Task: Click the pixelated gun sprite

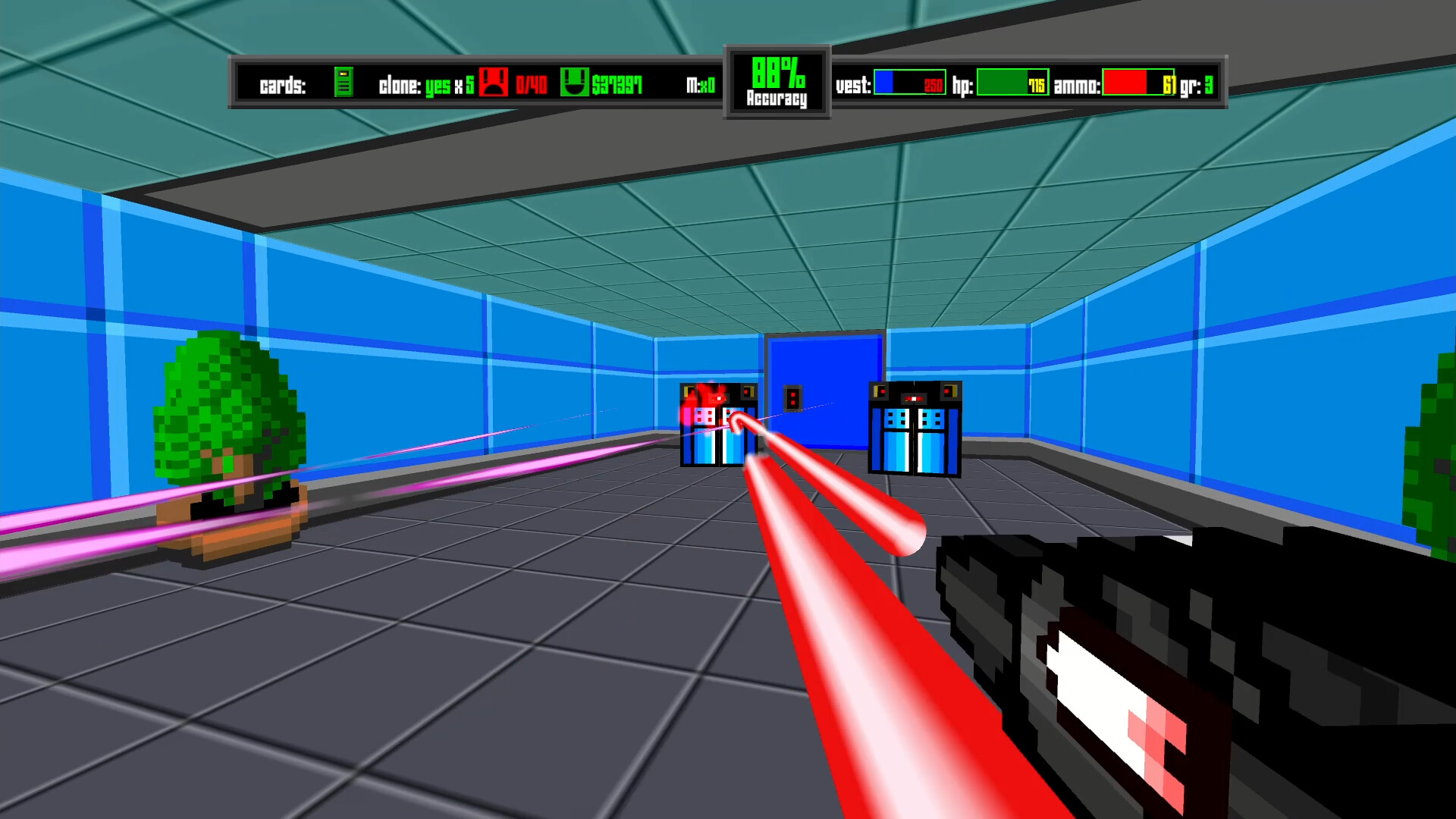Action: tap(1175, 667)
